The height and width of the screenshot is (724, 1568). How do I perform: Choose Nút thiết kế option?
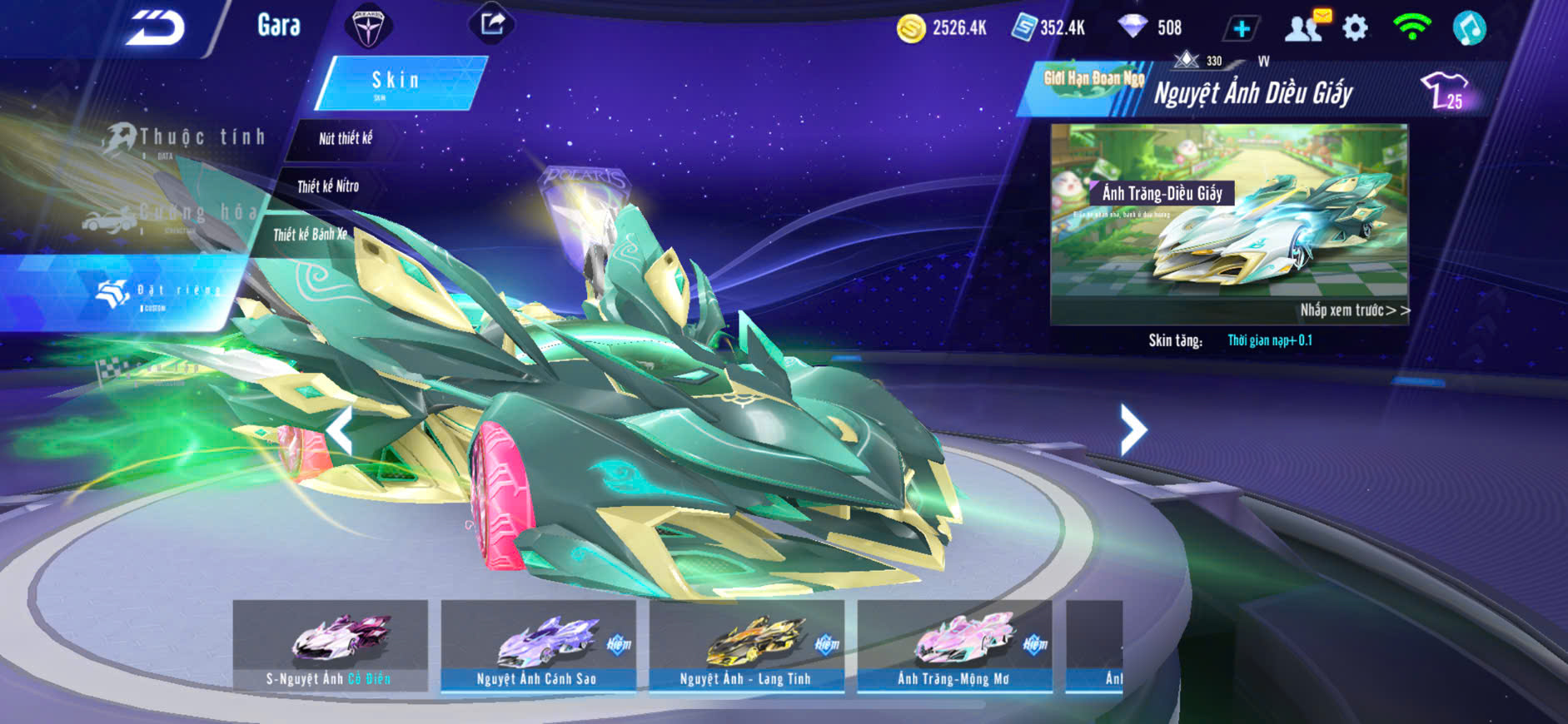click(346, 138)
